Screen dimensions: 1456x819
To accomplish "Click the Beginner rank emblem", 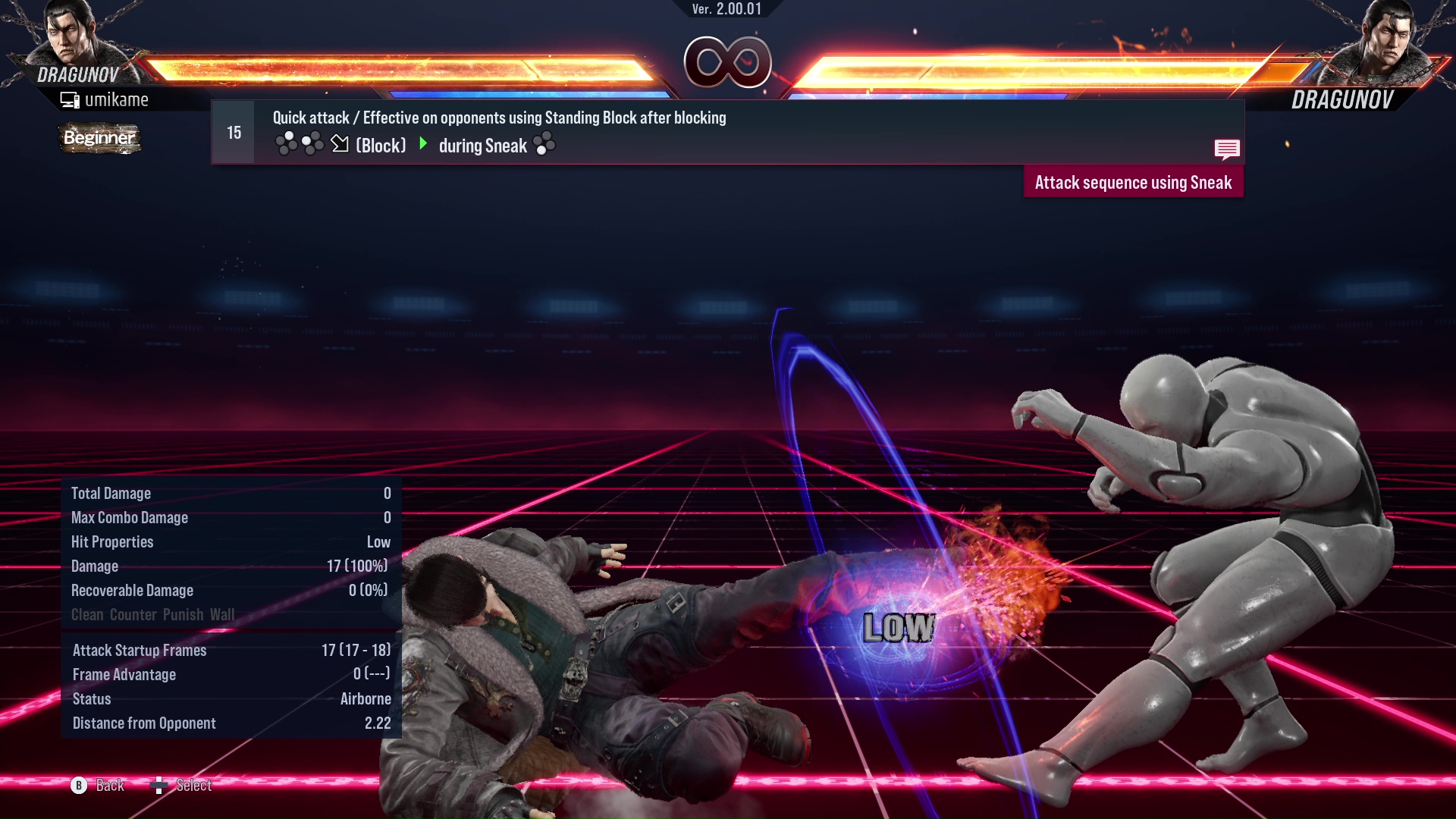I will 99,138.
